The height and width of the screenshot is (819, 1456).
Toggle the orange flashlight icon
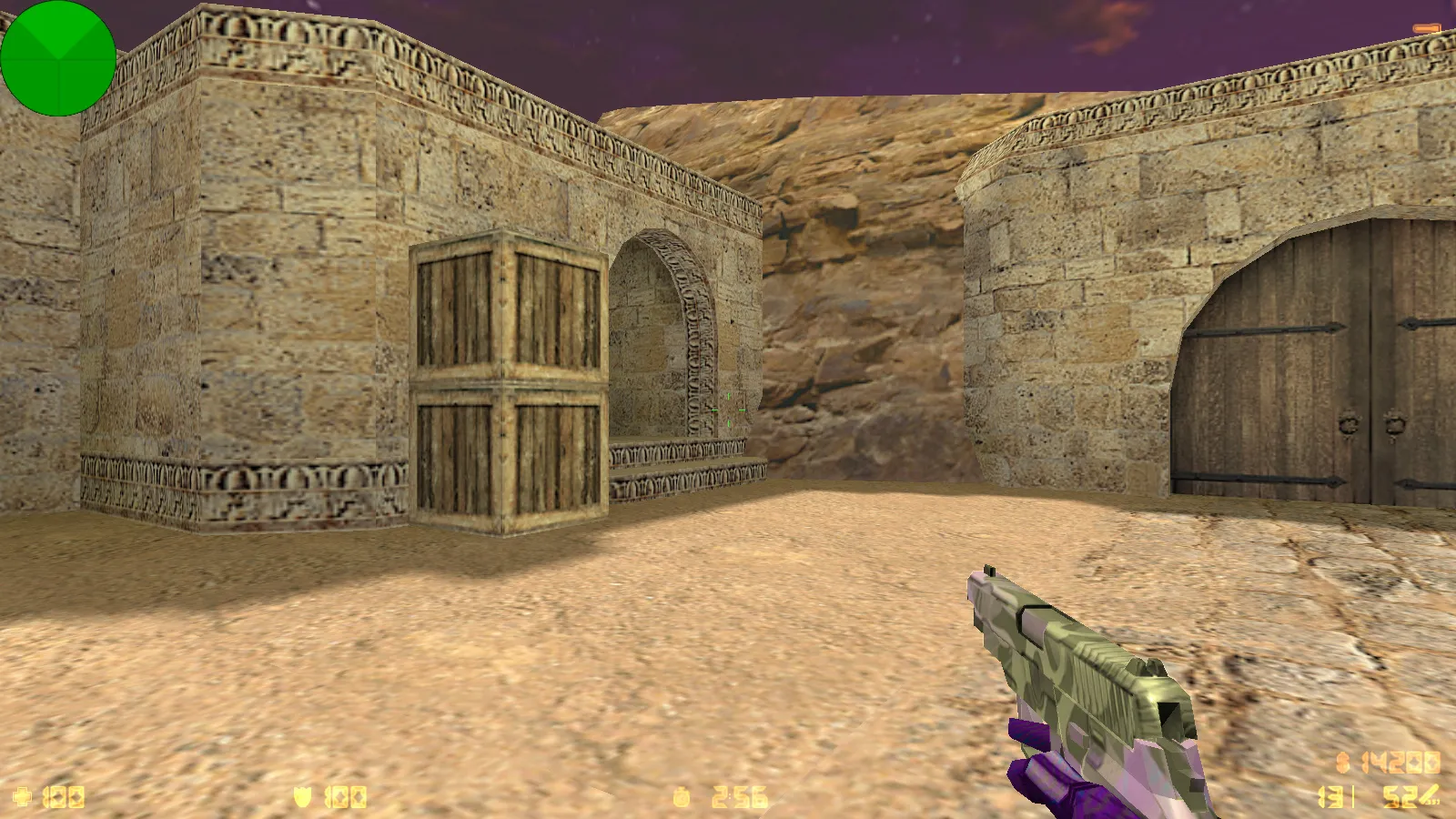coord(1428,29)
